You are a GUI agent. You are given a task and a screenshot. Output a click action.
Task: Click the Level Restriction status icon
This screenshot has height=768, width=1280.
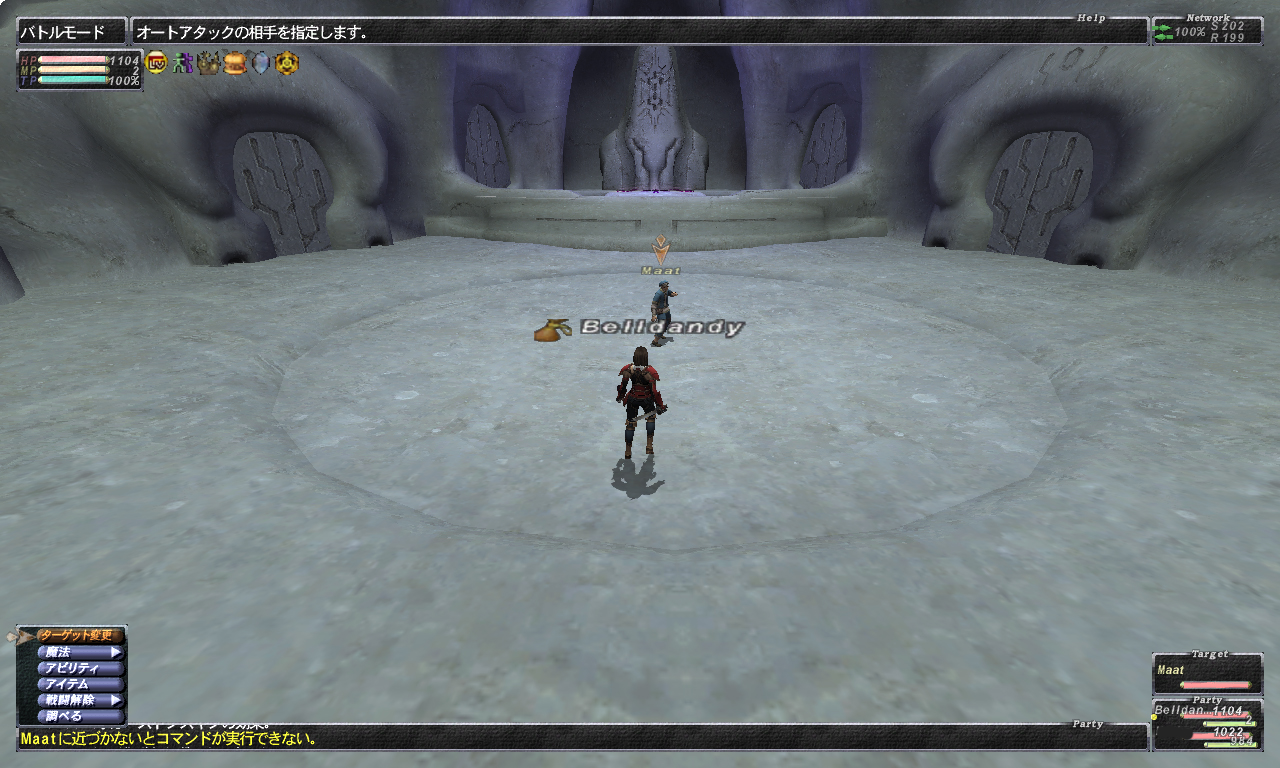point(156,63)
